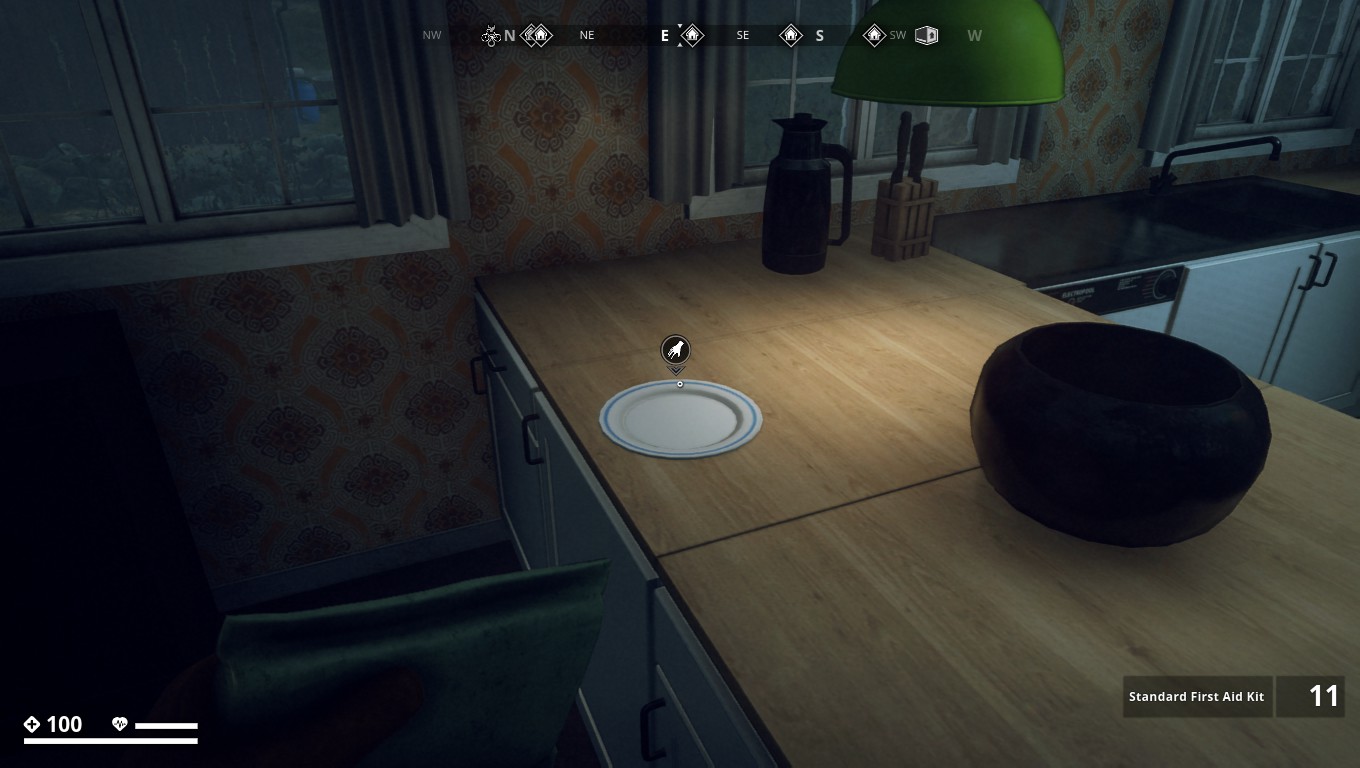Click the safehouse marker between SE and S
The width and height of the screenshot is (1360, 768).
791,35
